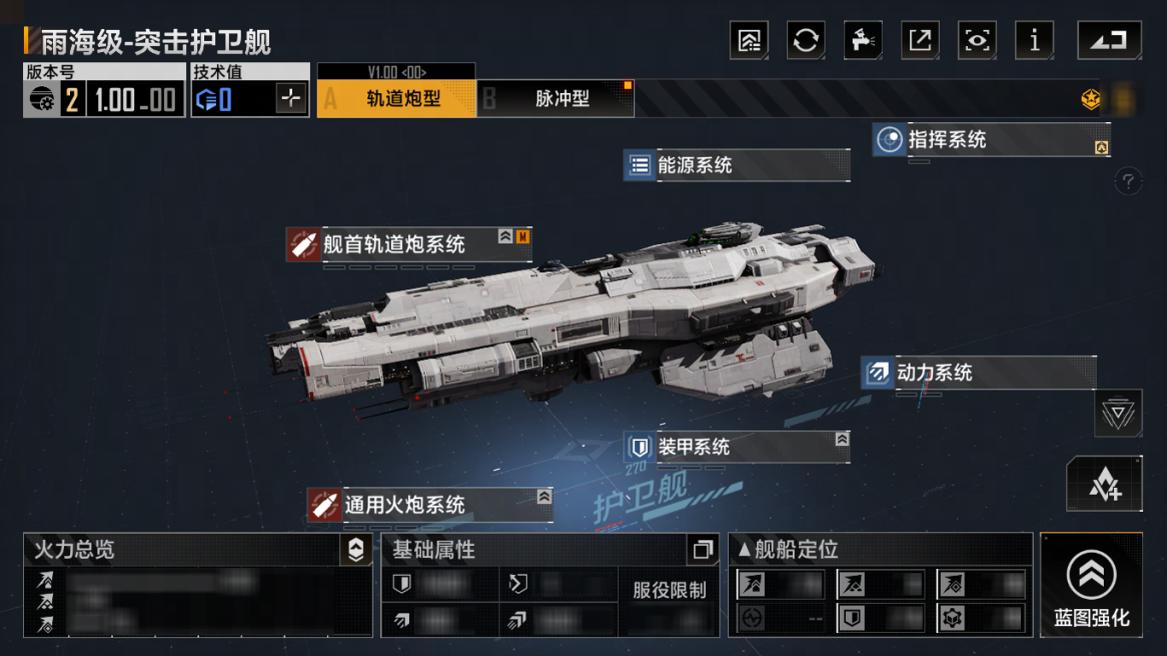Click the 舰船定位 ship role header

coord(789,549)
